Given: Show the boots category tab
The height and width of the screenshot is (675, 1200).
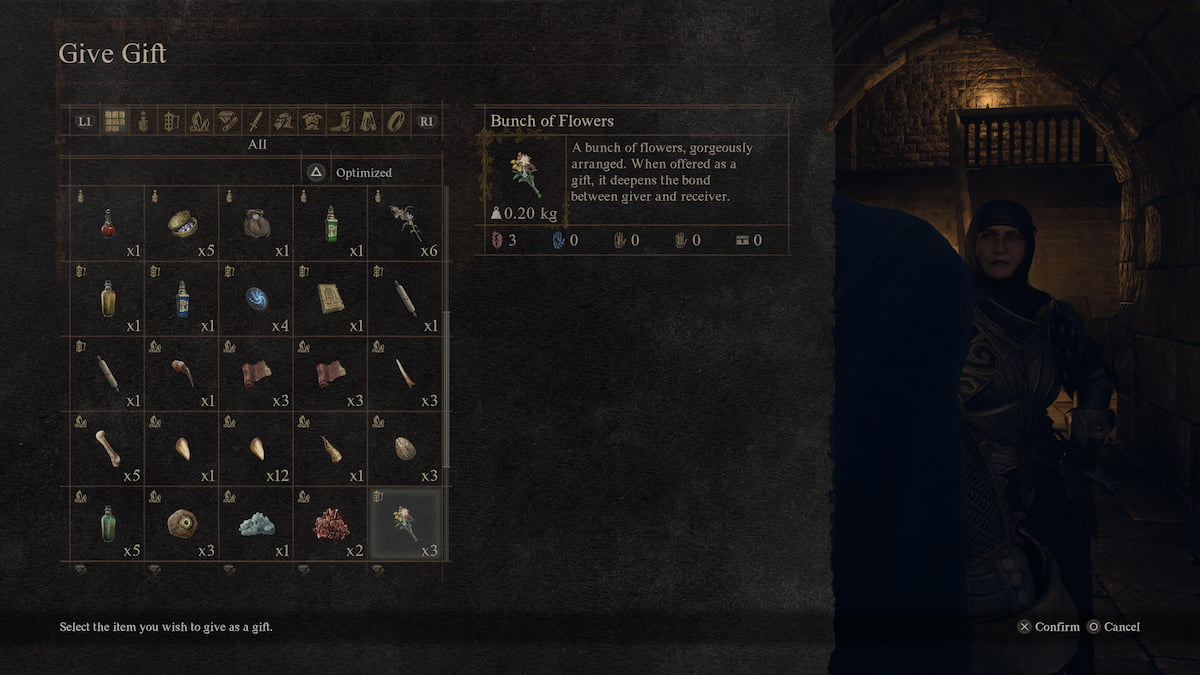Looking at the screenshot, I should pyautogui.click(x=340, y=121).
